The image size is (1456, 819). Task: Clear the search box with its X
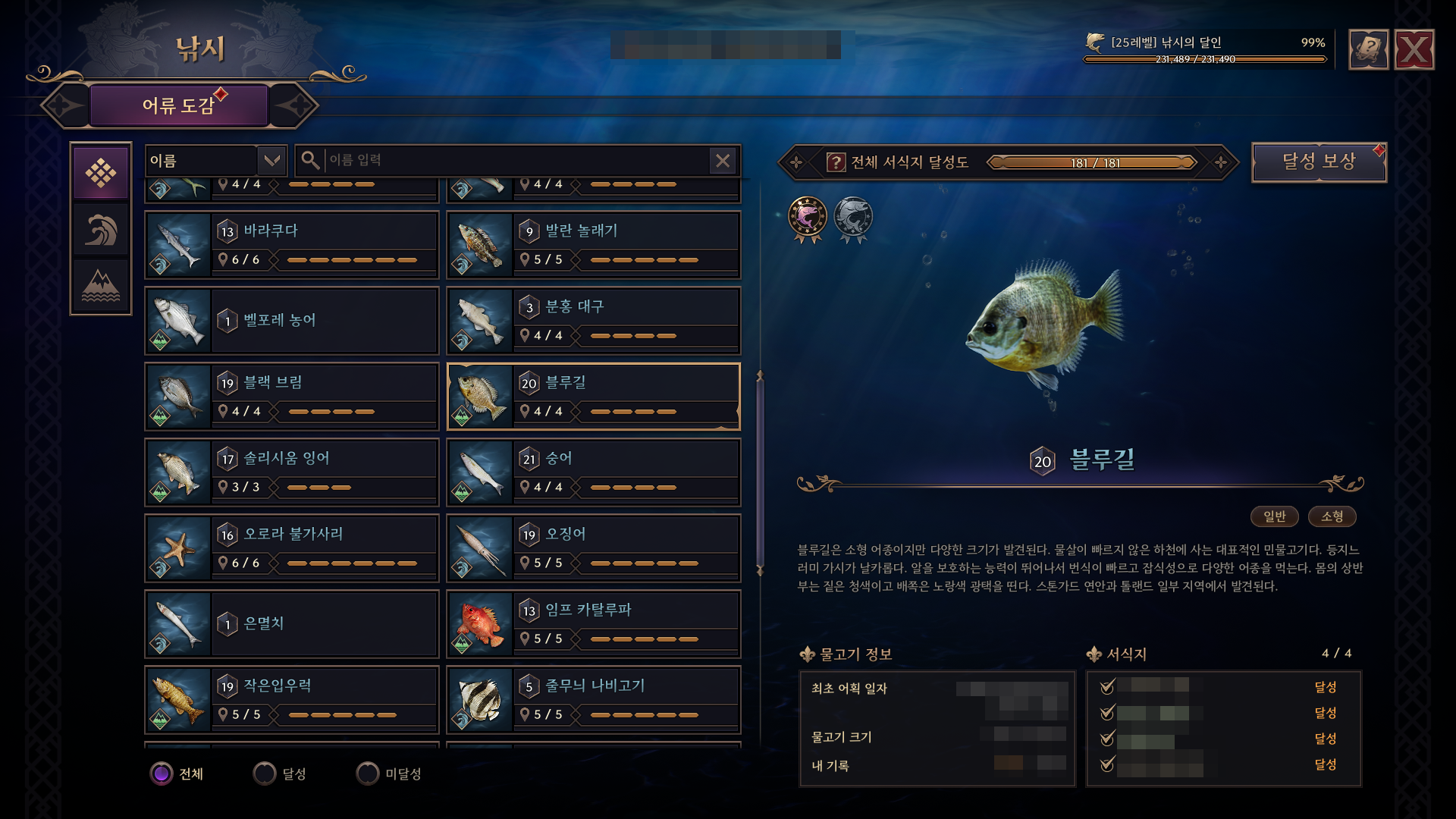pyautogui.click(x=723, y=161)
